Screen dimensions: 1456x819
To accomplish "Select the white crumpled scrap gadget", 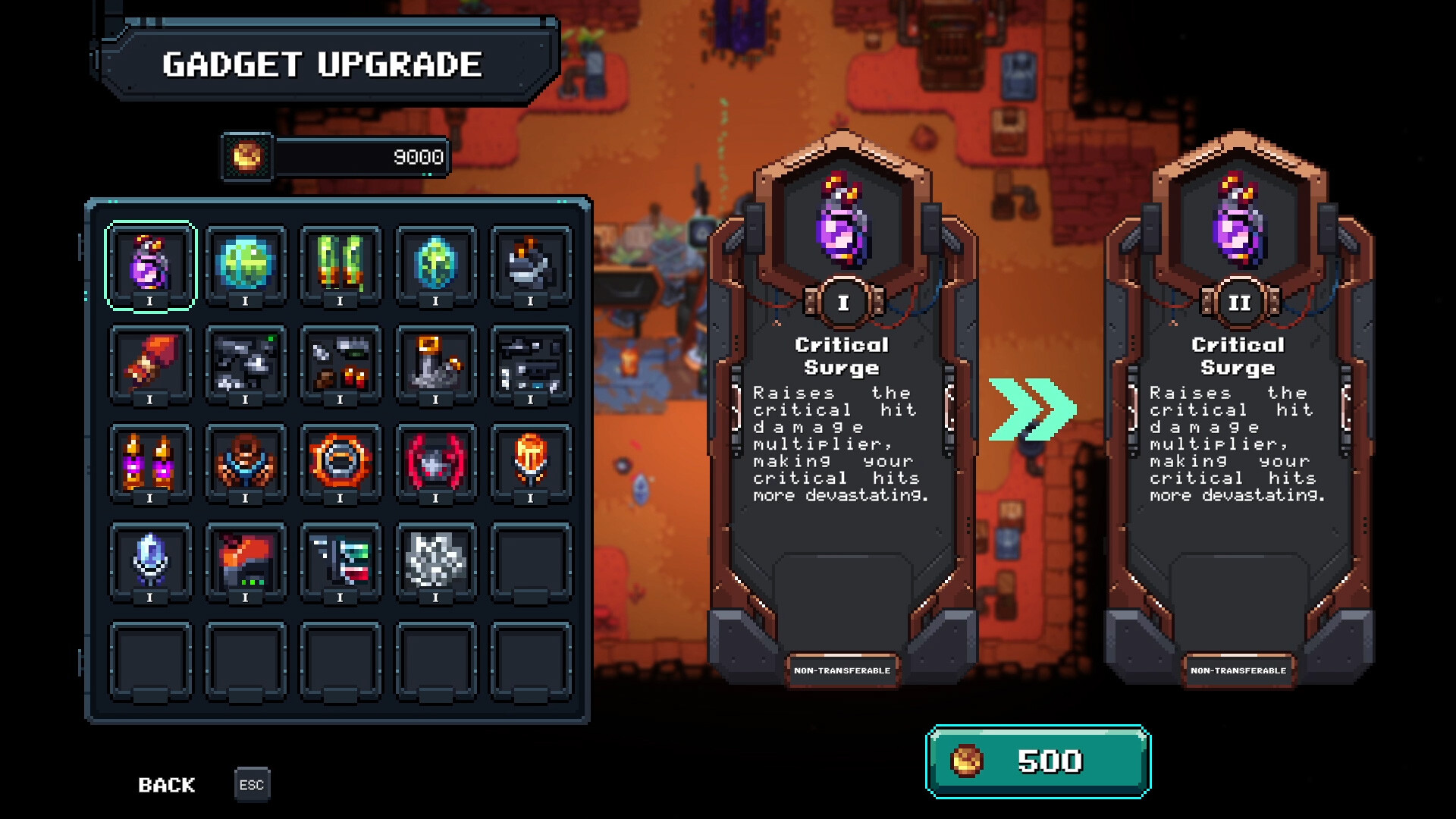I will (x=435, y=561).
